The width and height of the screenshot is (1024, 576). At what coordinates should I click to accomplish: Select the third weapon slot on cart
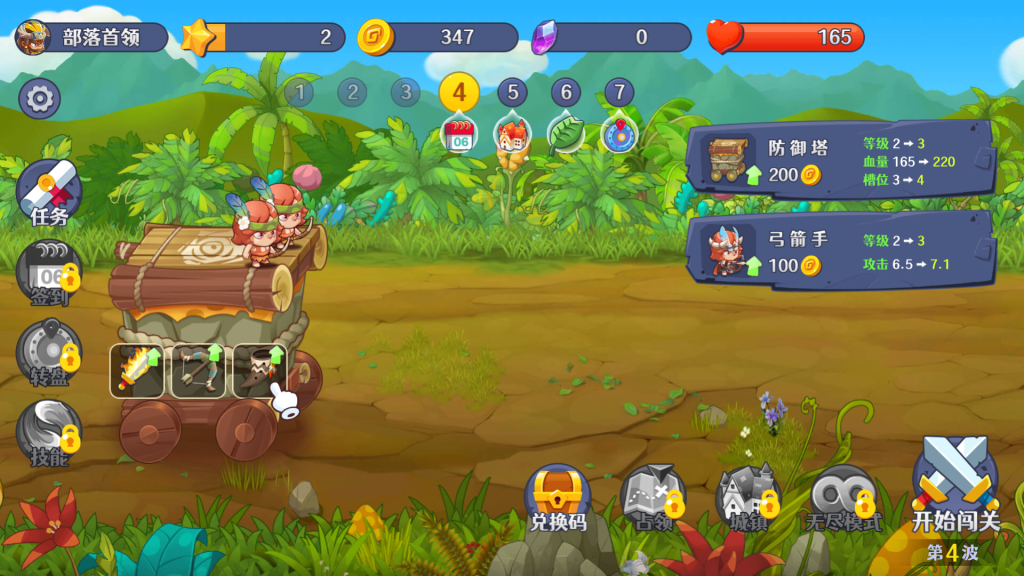(259, 371)
